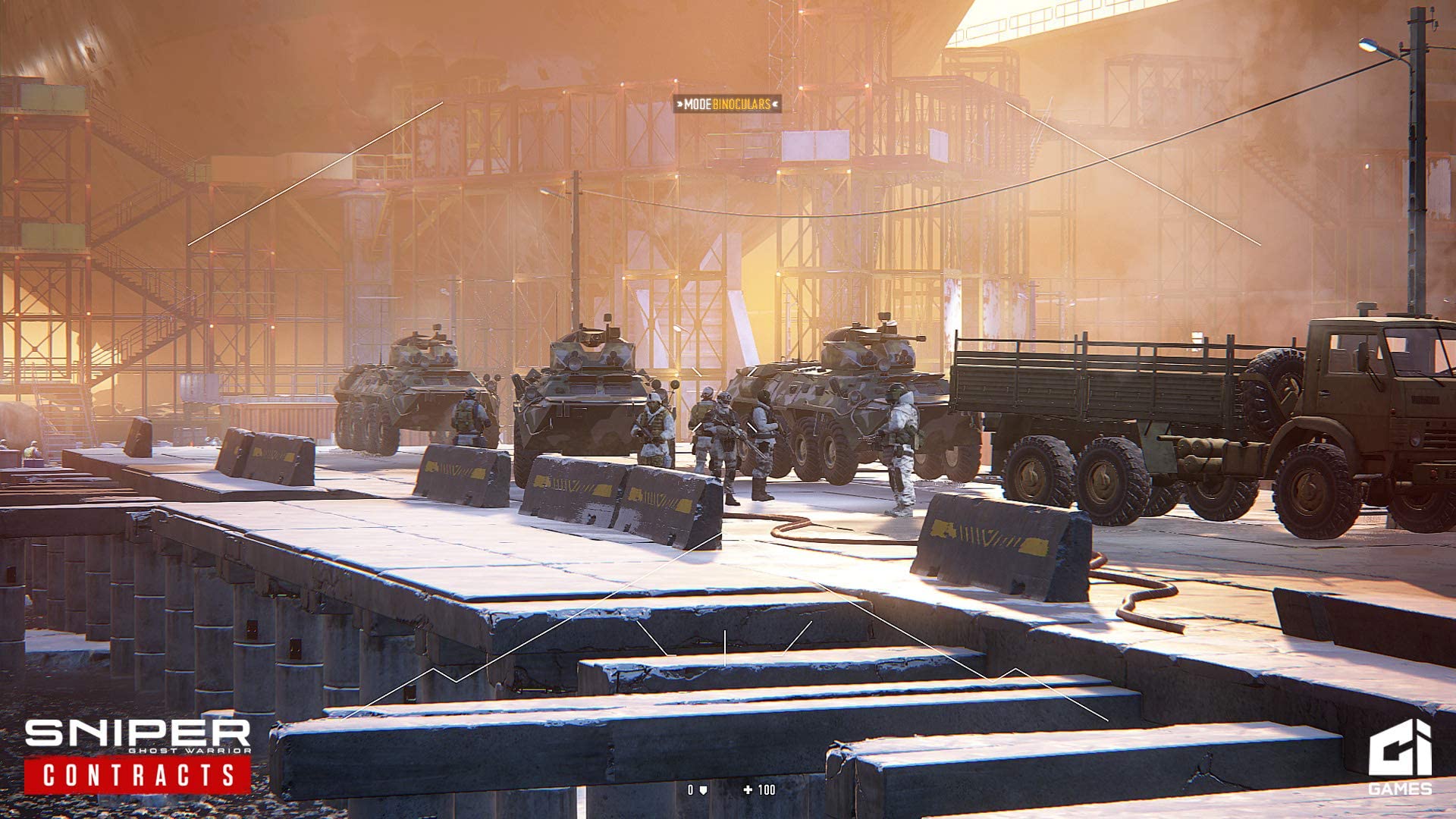
Task: Click the health bar area showing +100
Action: tap(758, 789)
